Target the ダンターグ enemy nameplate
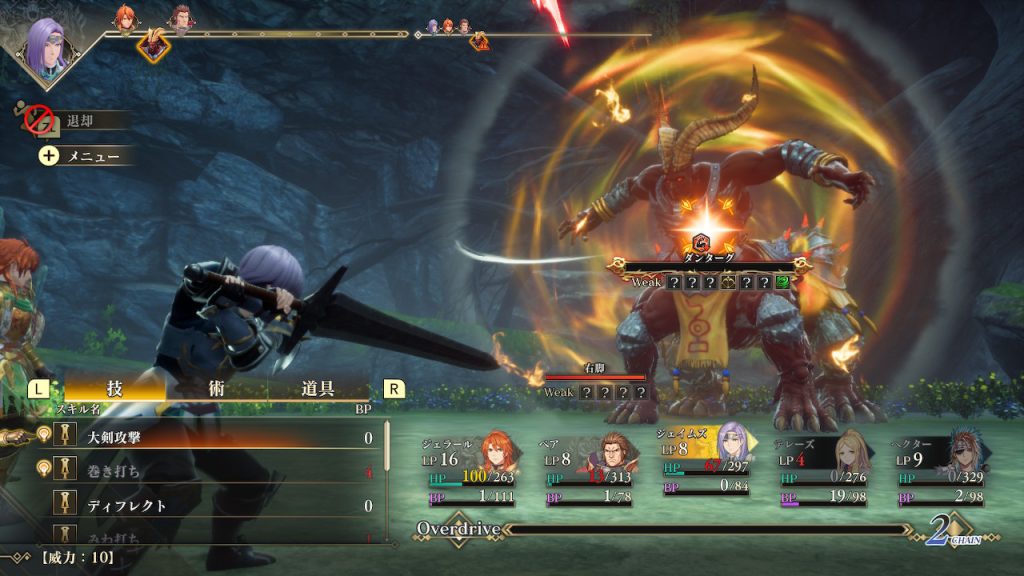This screenshot has width=1024, height=576. 708,258
